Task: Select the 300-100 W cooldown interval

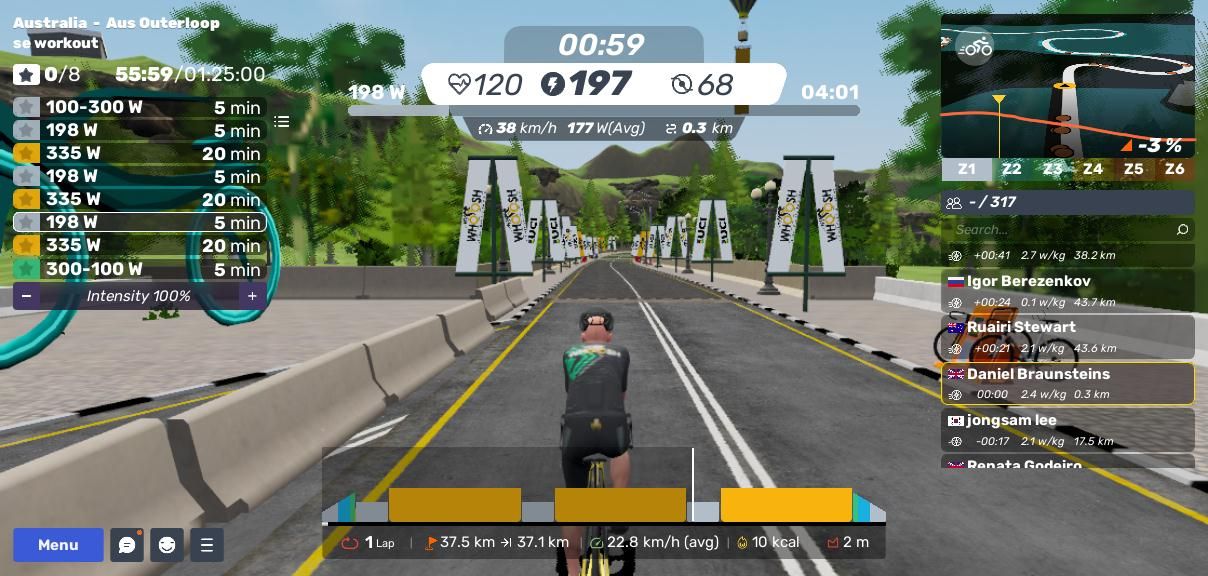Action: (x=139, y=269)
